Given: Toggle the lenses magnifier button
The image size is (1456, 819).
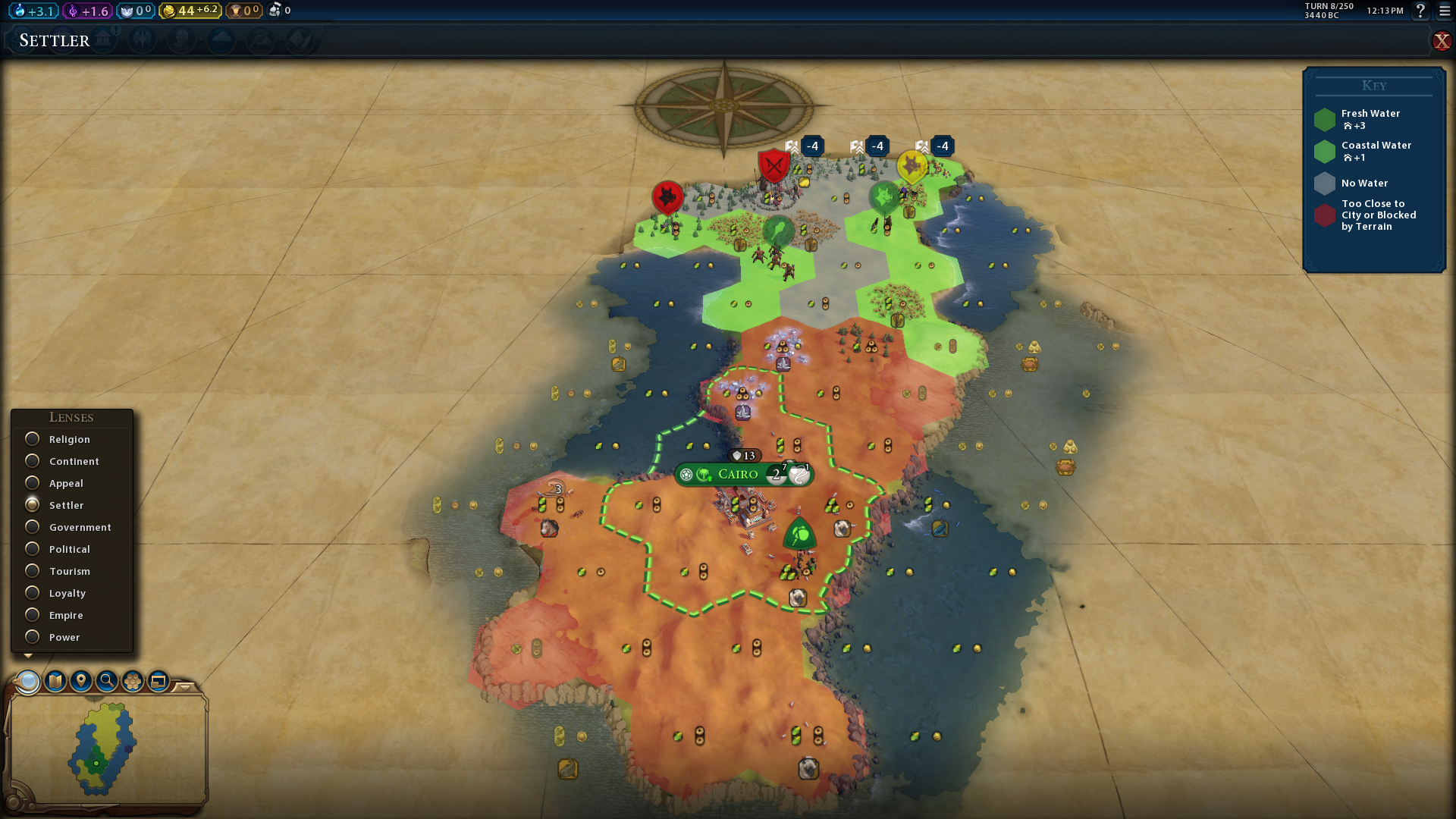Looking at the screenshot, I should (x=28, y=681).
